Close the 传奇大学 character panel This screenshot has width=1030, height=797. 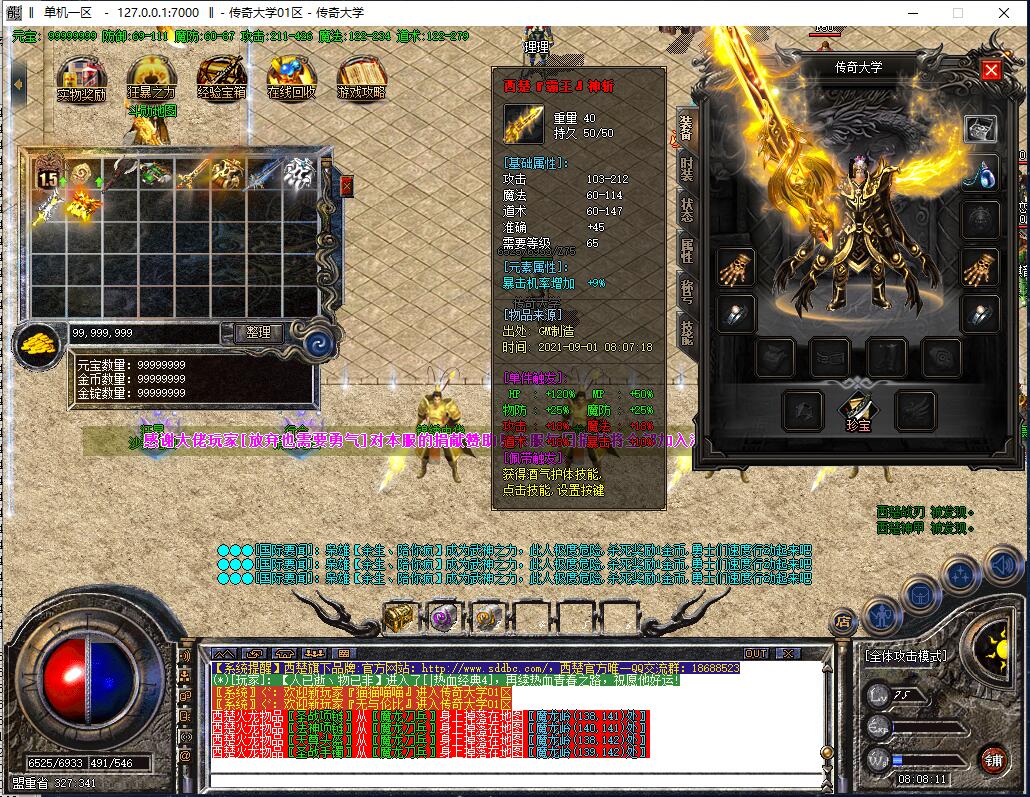tap(991, 69)
